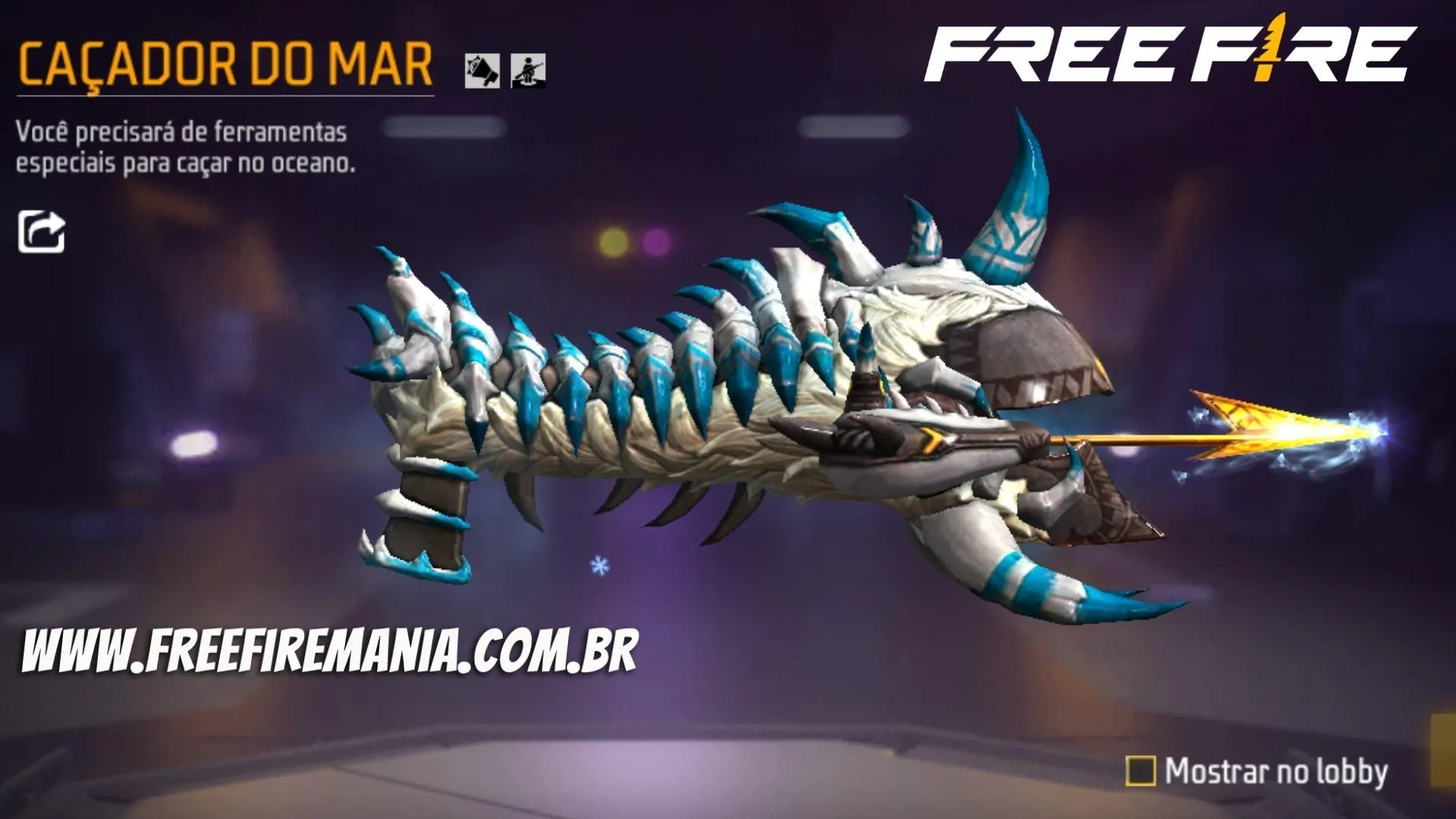Click the announcement icon next to CAÇADOR DO MAR
Viewport: 1456px width, 819px height.
click(481, 69)
